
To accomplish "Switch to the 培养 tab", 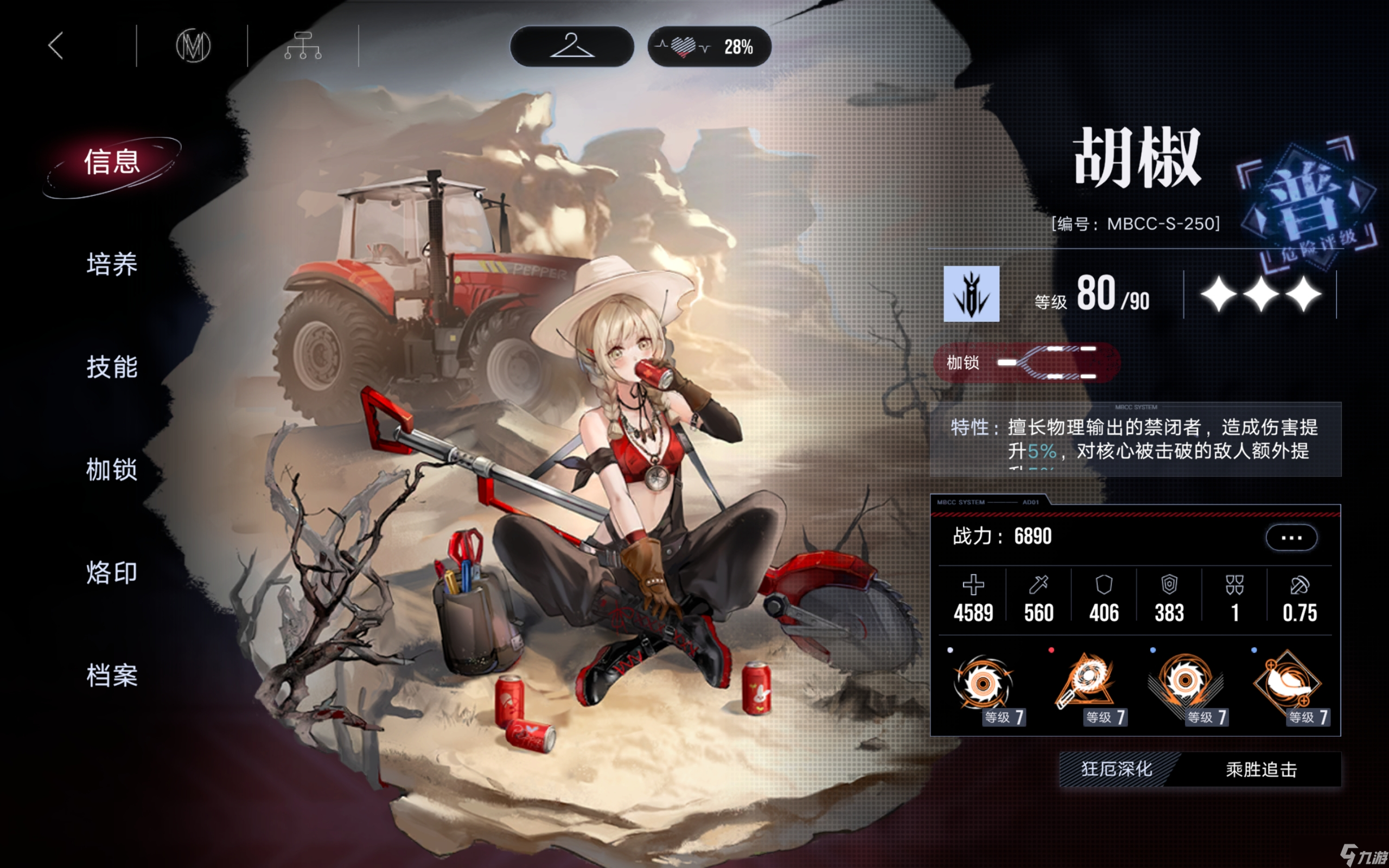I will [112, 265].
